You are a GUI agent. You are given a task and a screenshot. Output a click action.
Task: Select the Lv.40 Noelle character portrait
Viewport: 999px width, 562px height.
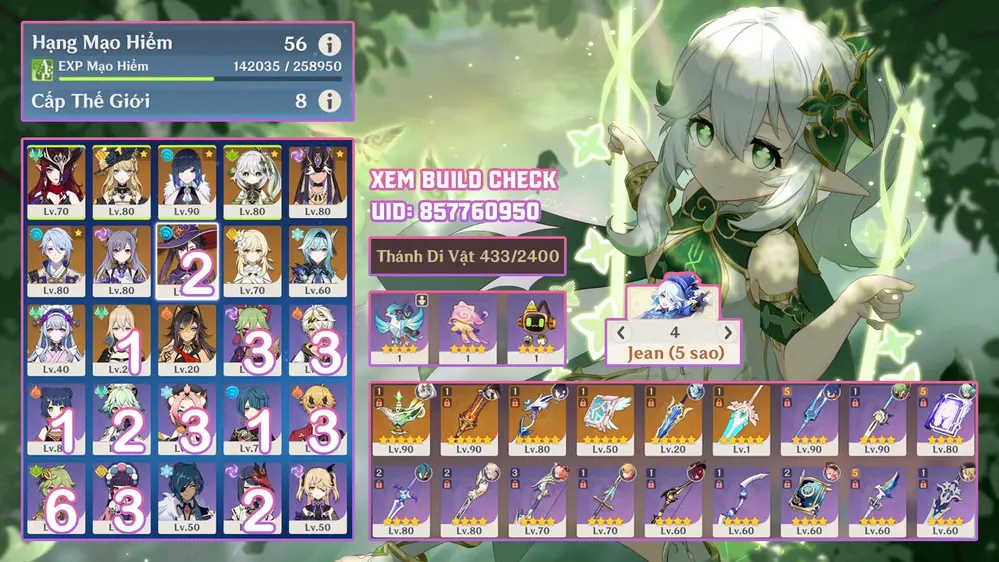click(56, 340)
